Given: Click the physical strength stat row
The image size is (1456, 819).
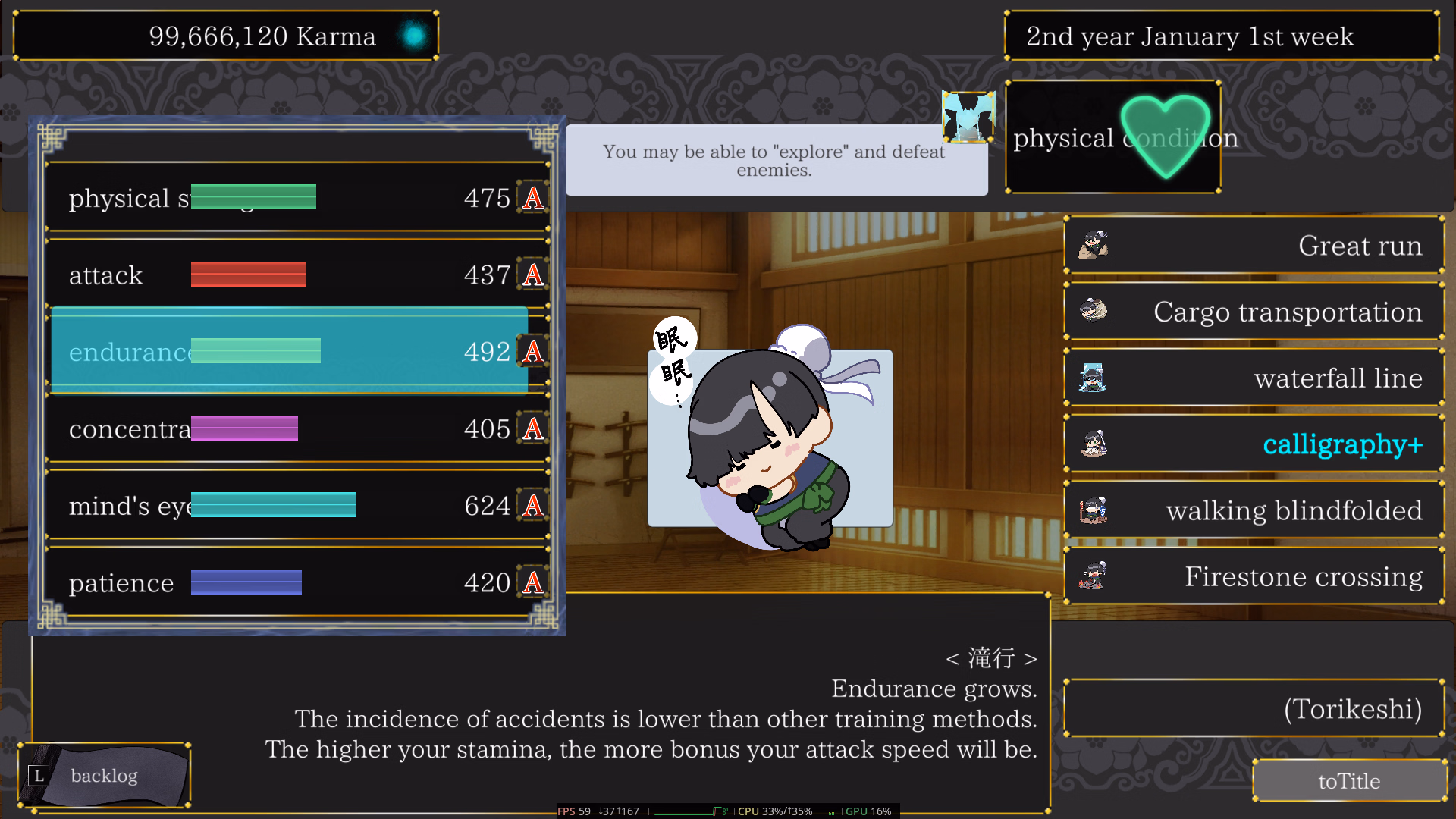Looking at the screenshot, I should 296,197.
